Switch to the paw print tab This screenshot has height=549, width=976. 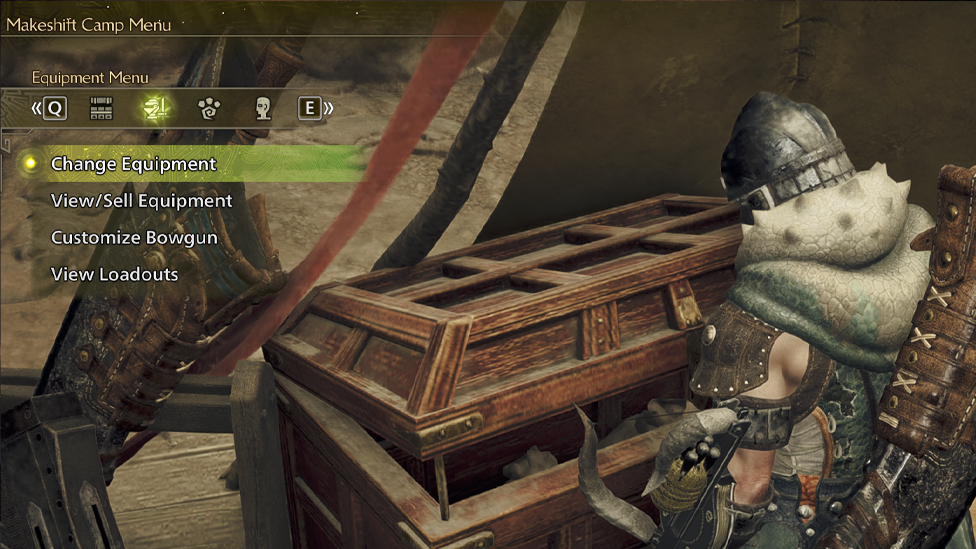coord(209,108)
